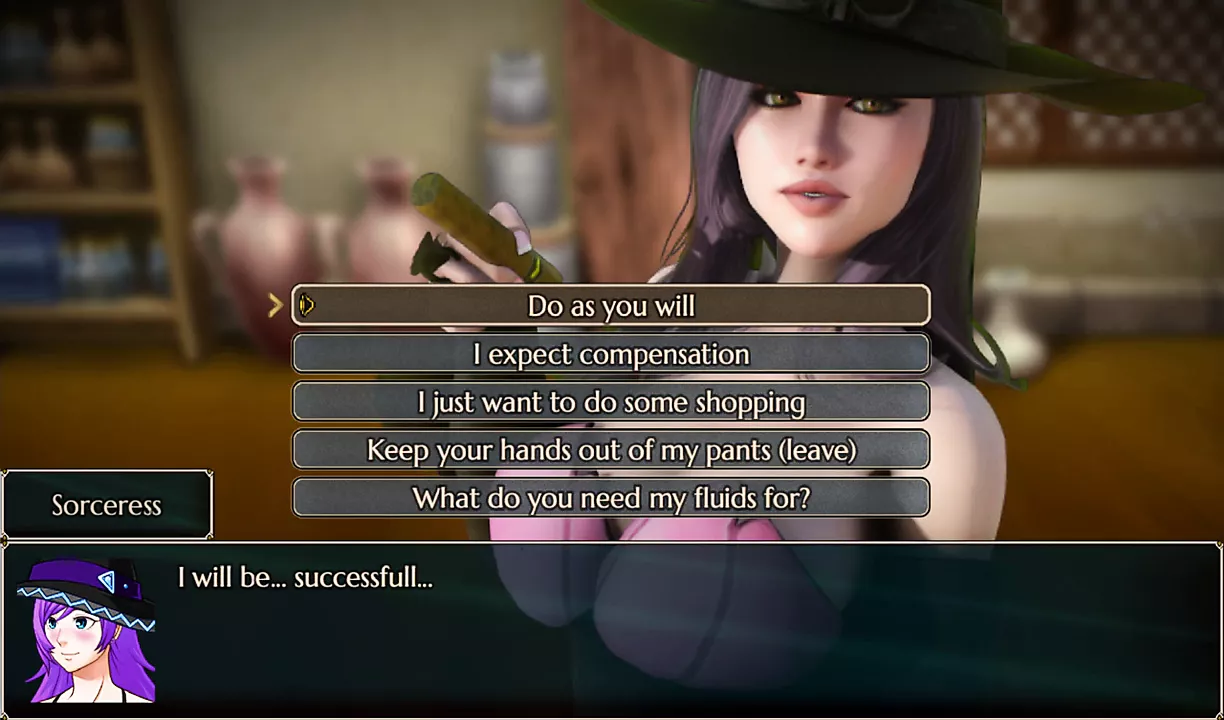Select "I expect compensation" dialogue option
The width and height of the screenshot is (1224, 720).
point(611,354)
